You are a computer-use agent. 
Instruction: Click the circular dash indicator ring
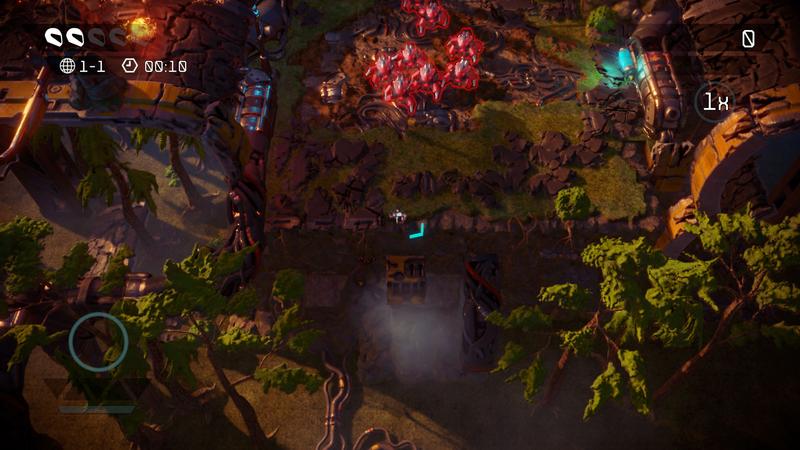click(x=98, y=341)
